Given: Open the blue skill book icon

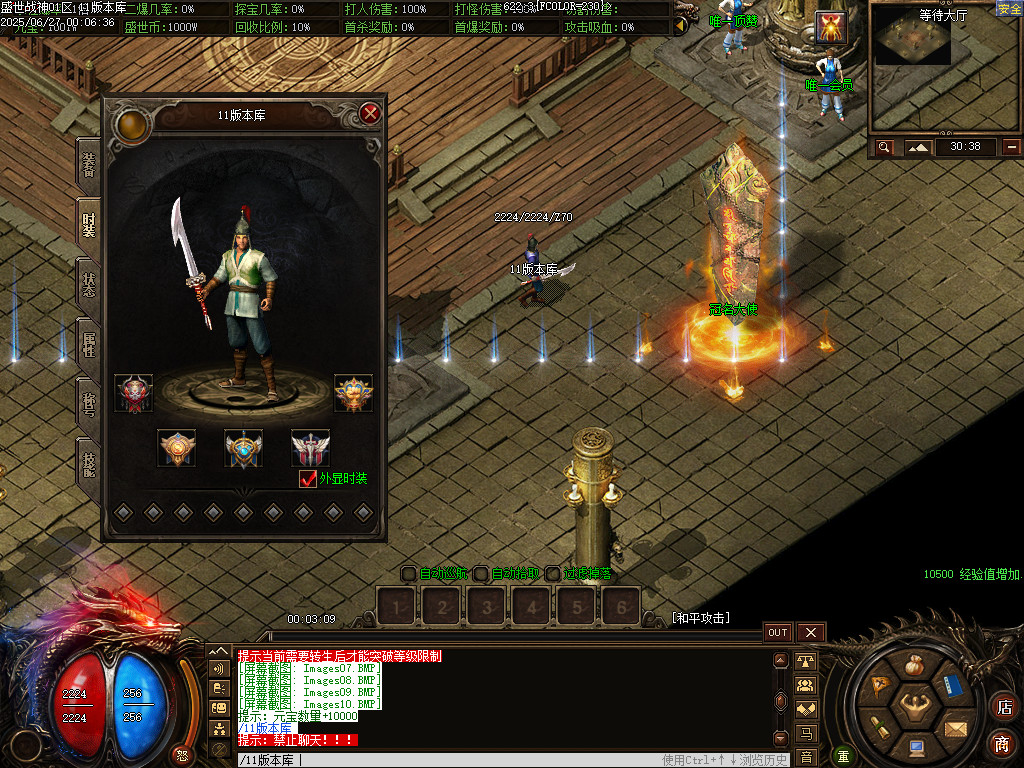Looking at the screenshot, I should click(x=953, y=687).
